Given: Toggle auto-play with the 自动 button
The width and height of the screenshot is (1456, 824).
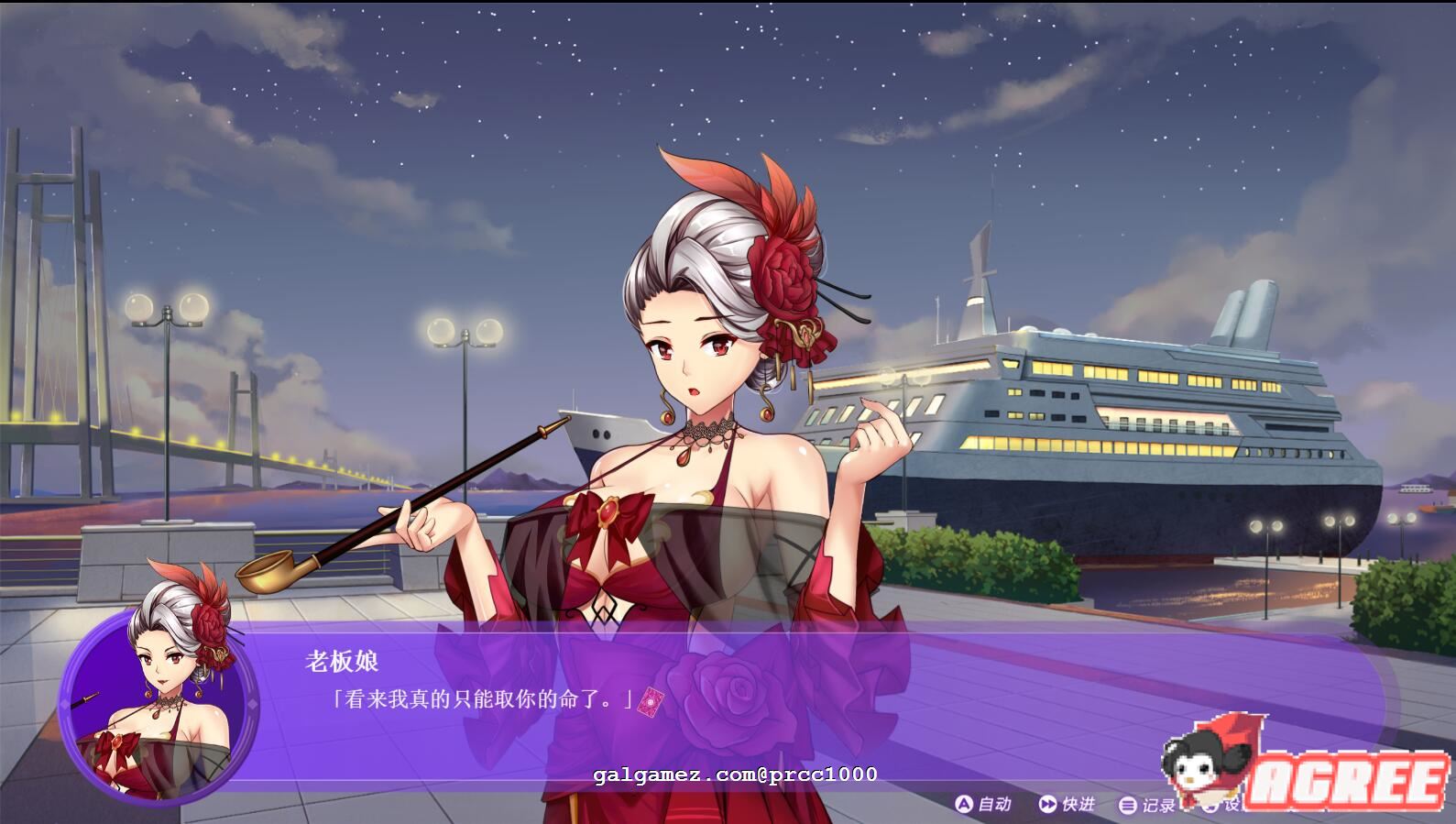Looking at the screenshot, I should pos(983,804).
